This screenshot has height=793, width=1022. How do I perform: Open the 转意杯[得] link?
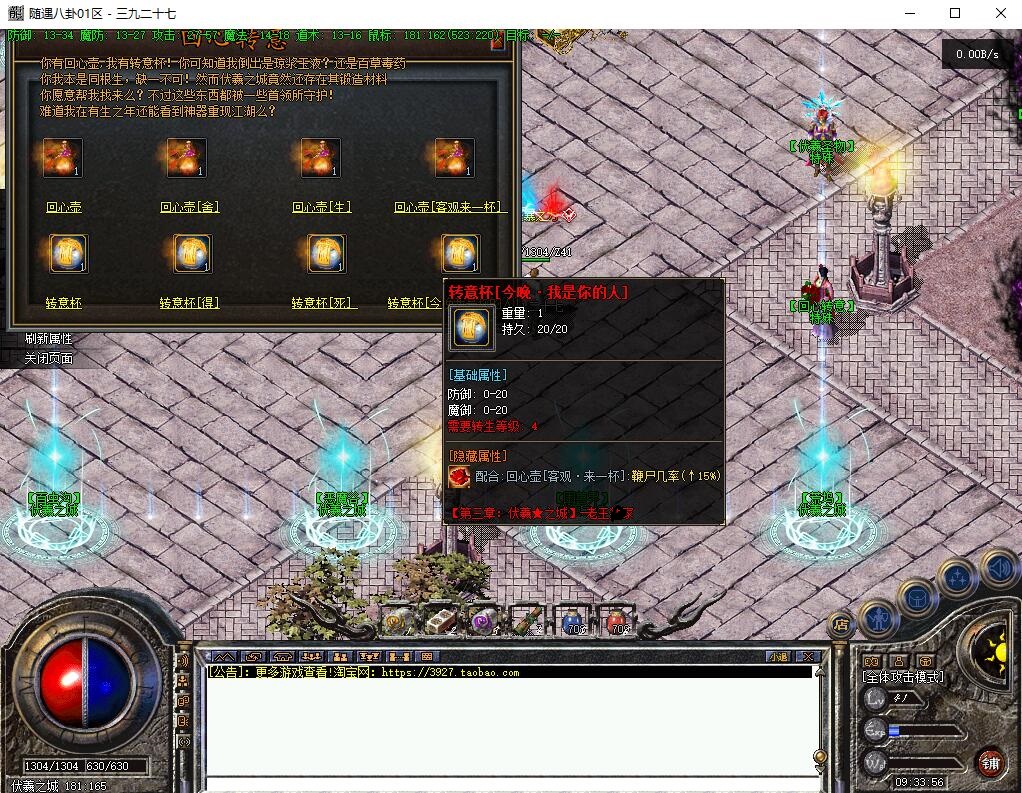point(189,302)
